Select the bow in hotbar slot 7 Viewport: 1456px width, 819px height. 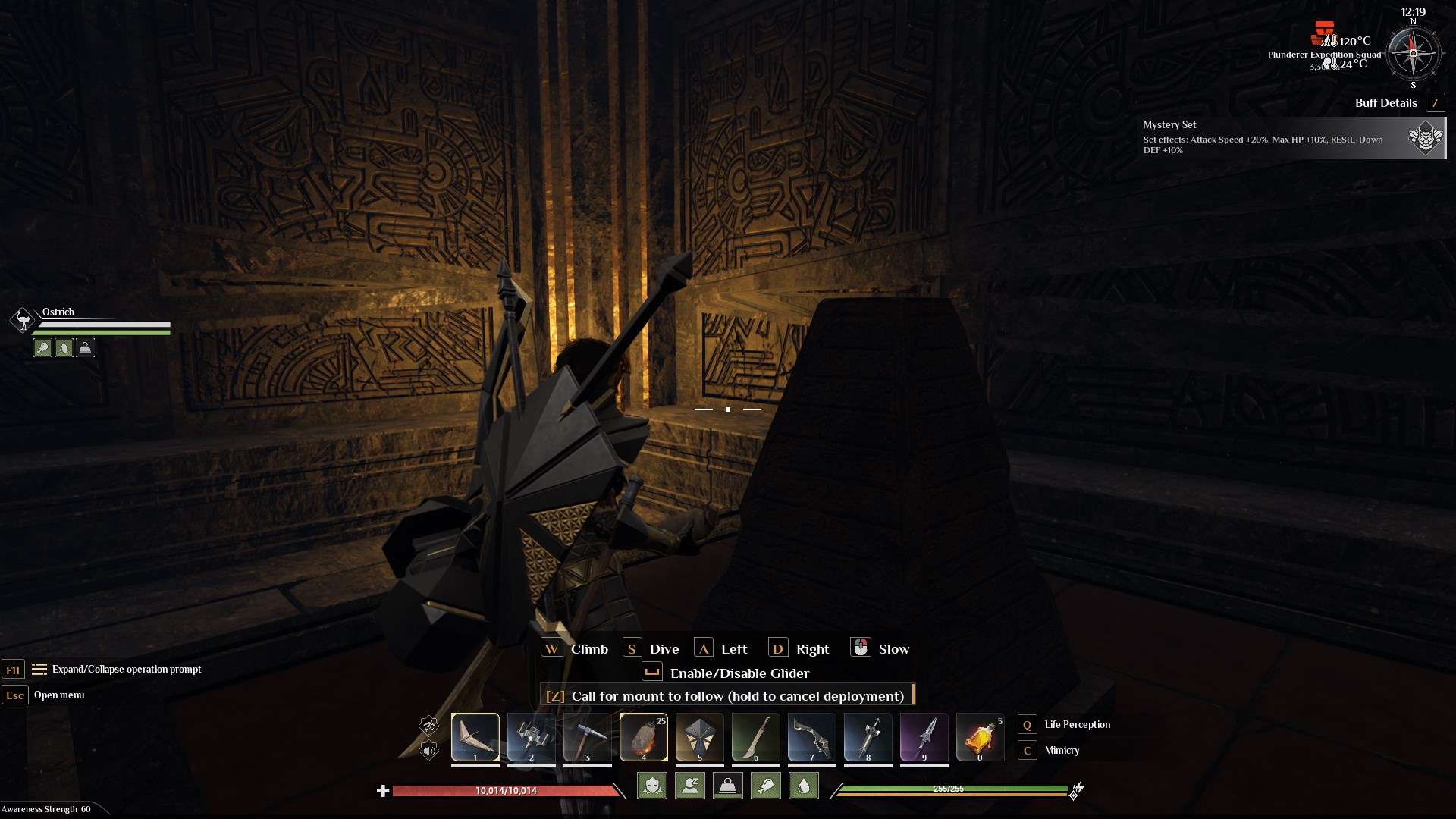click(x=812, y=736)
